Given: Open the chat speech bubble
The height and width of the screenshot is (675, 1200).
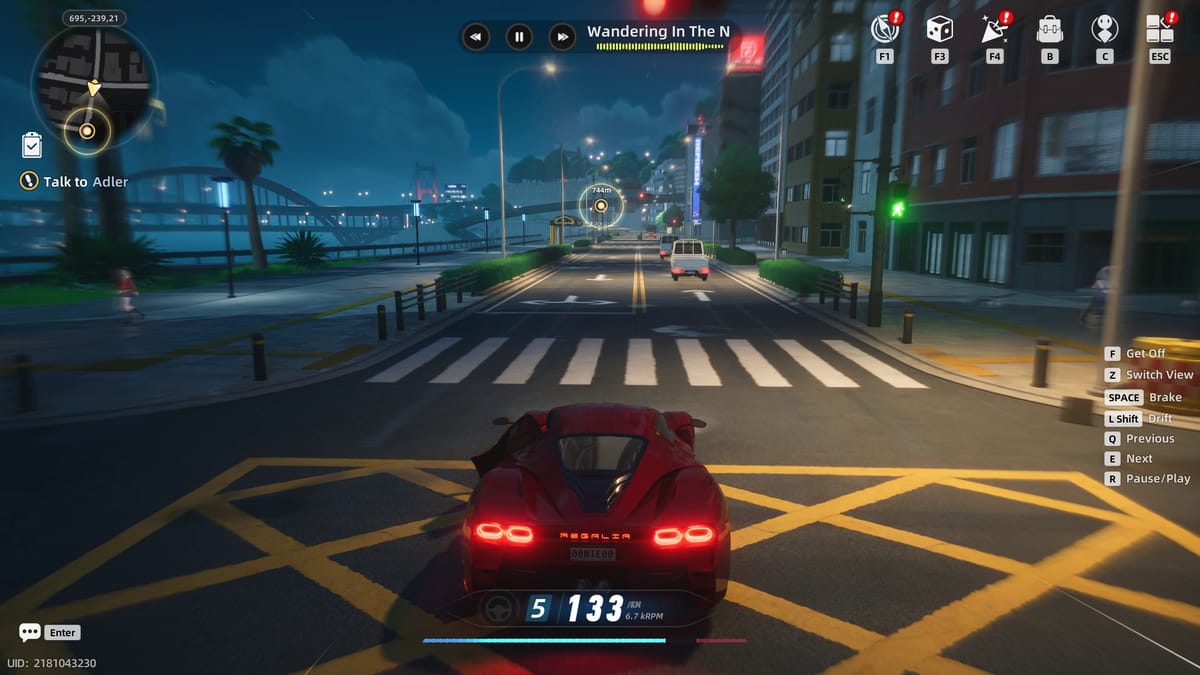Looking at the screenshot, I should pyautogui.click(x=30, y=632).
